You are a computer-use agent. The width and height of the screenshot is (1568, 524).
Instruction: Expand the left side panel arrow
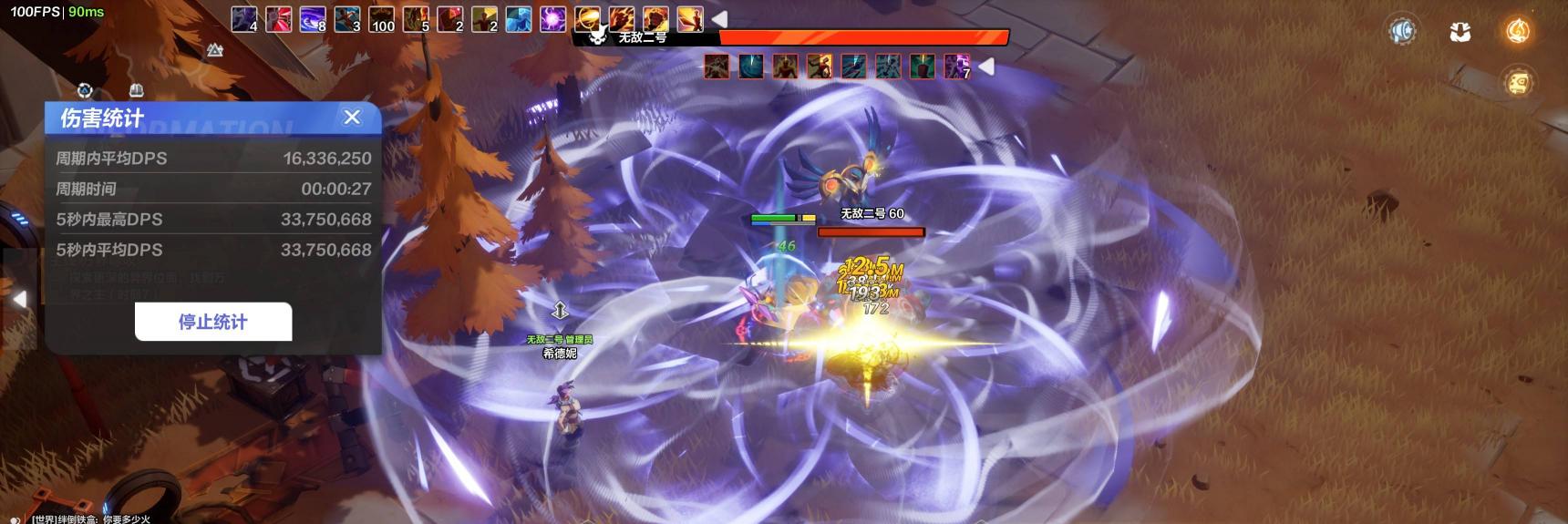coord(18,299)
